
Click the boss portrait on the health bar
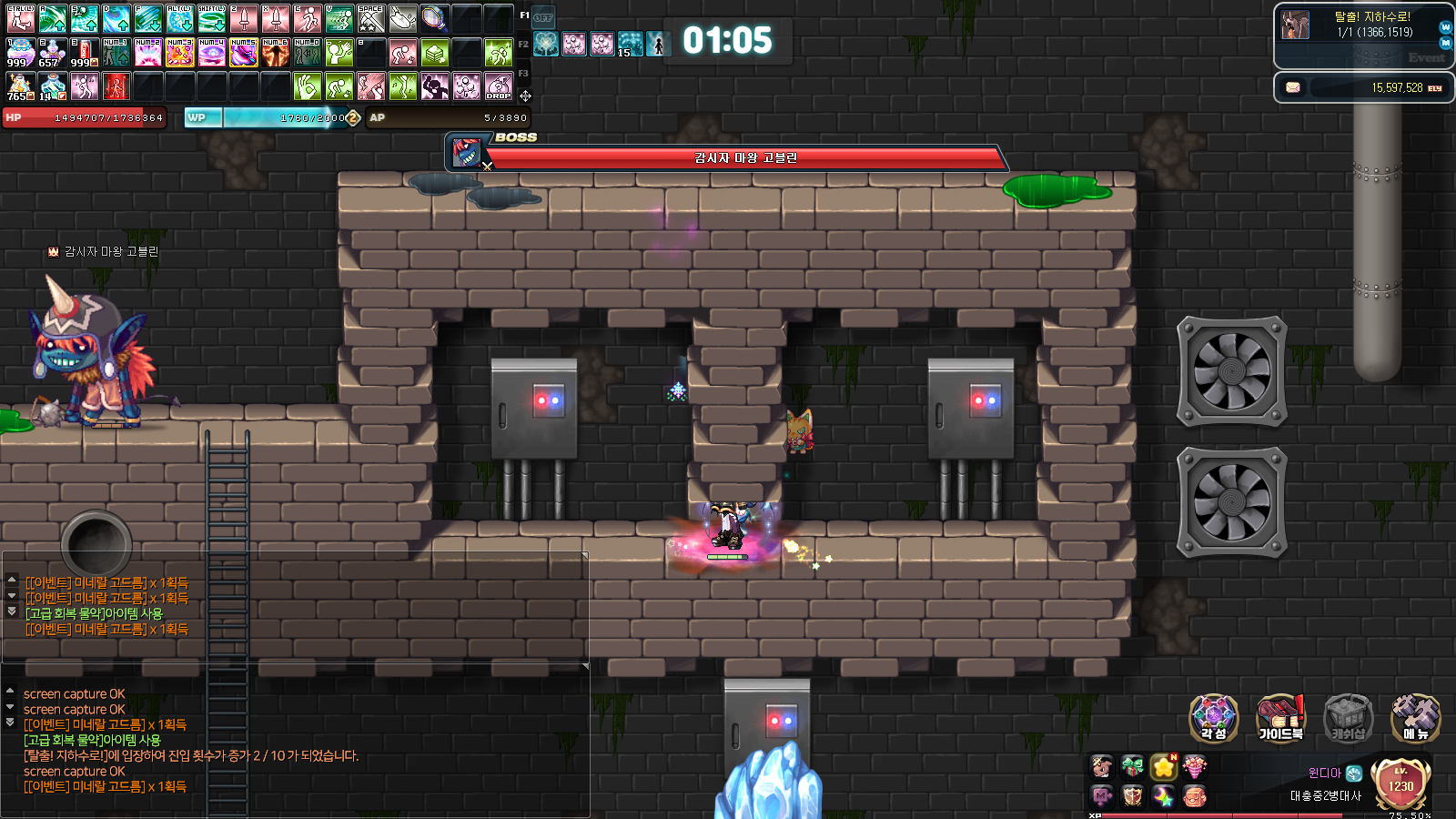coord(466,153)
